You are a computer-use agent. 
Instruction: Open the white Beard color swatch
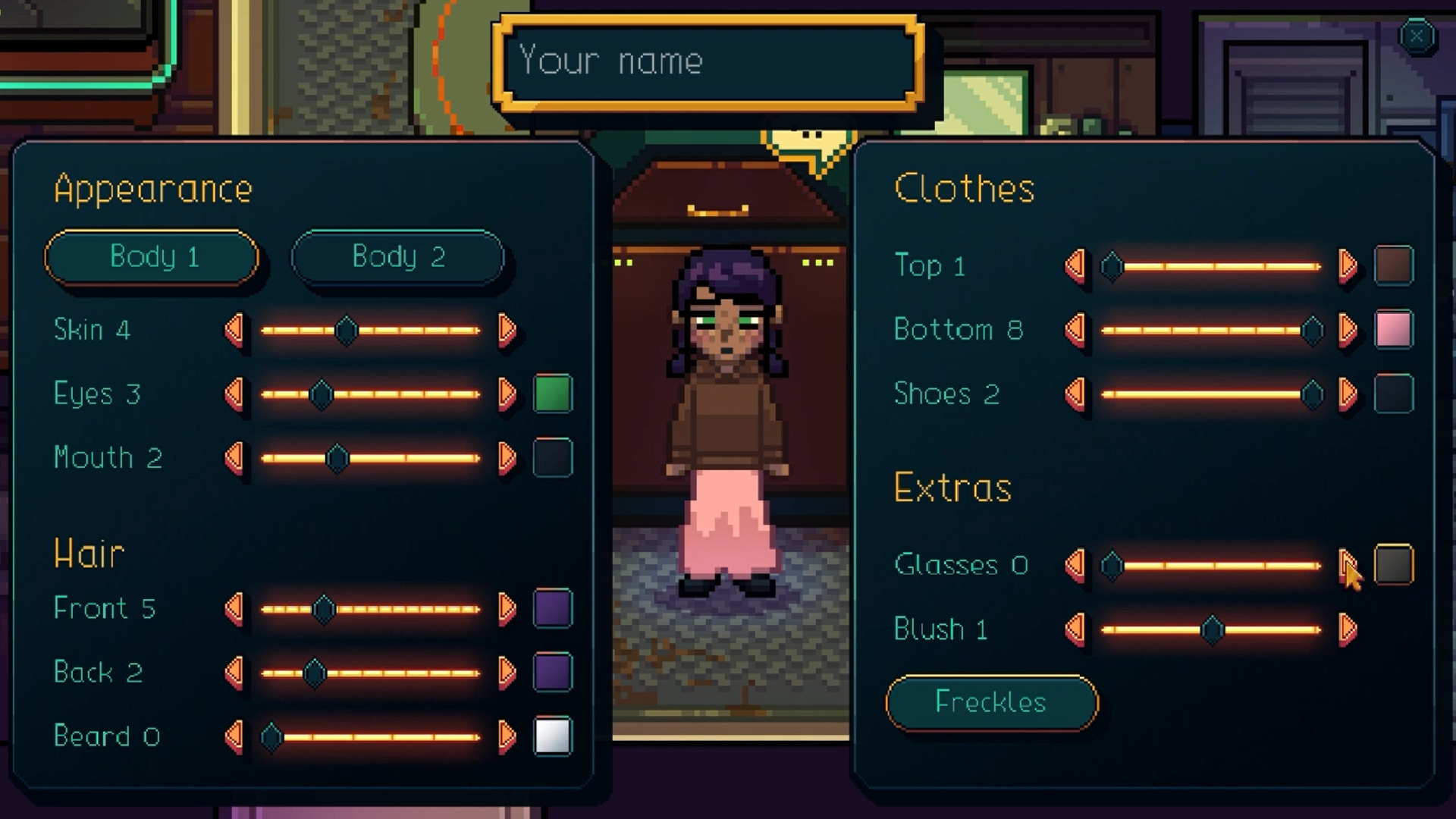point(553,736)
